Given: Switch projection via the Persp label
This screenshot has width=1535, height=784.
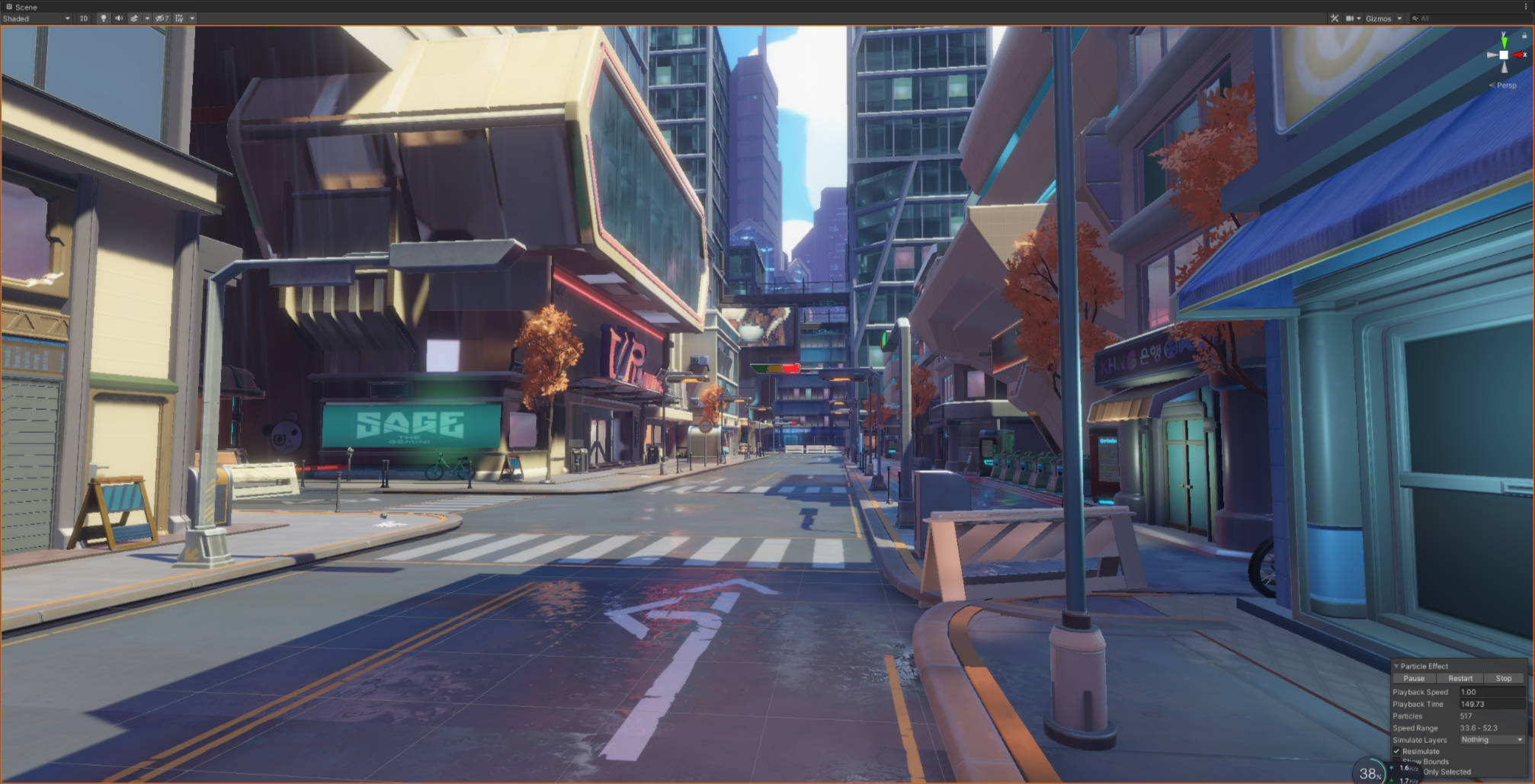Looking at the screenshot, I should [1505, 85].
